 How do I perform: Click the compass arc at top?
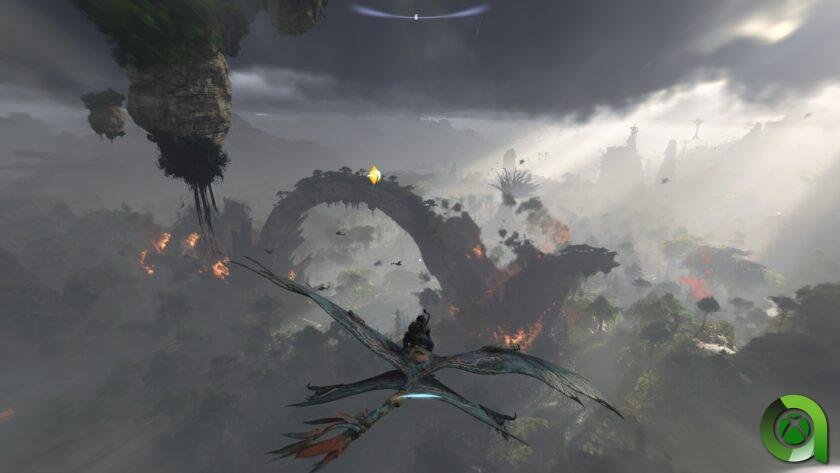pyautogui.click(x=419, y=13)
